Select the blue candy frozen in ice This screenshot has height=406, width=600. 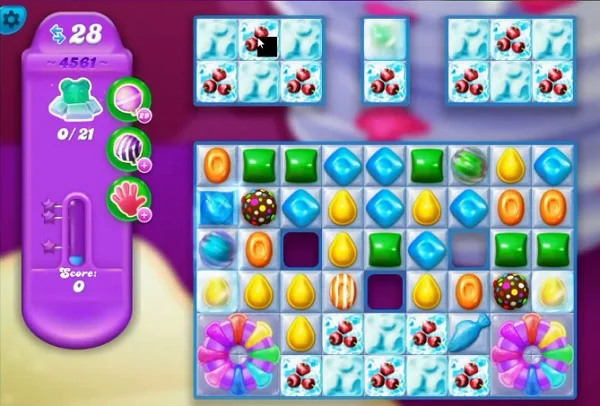(x=217, y=207)
